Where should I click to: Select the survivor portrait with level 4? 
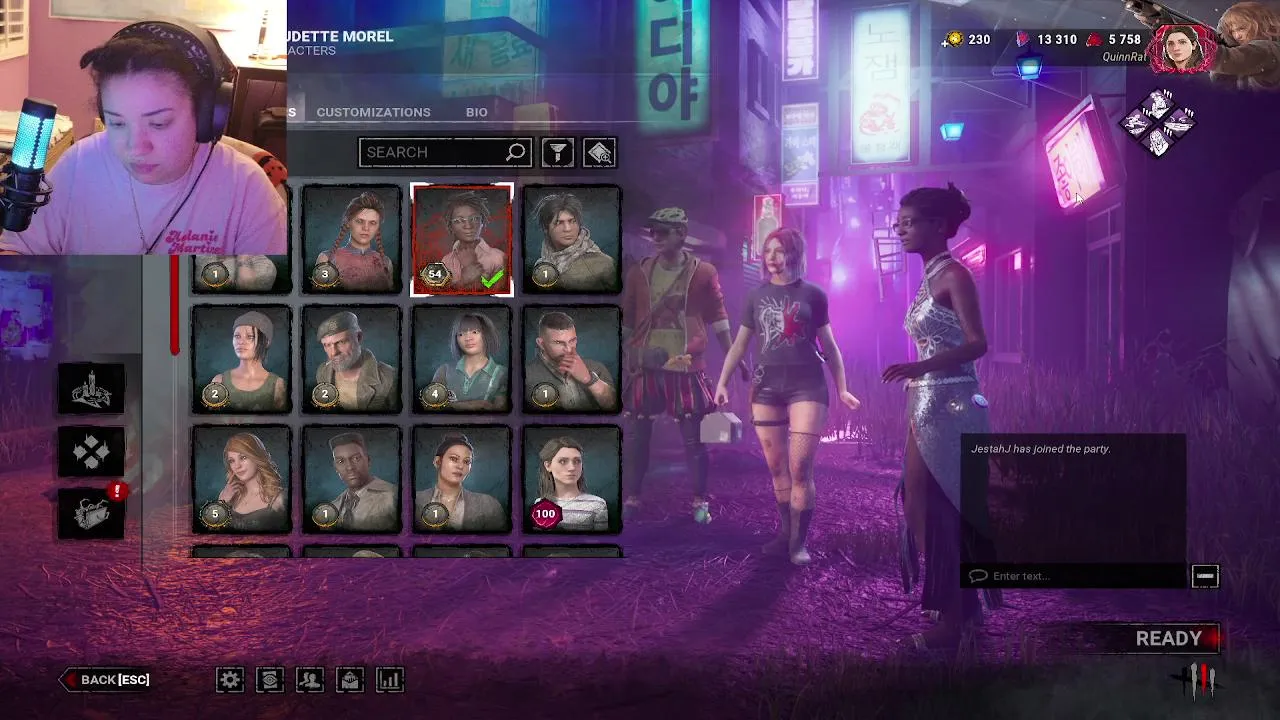pos(462,359)
